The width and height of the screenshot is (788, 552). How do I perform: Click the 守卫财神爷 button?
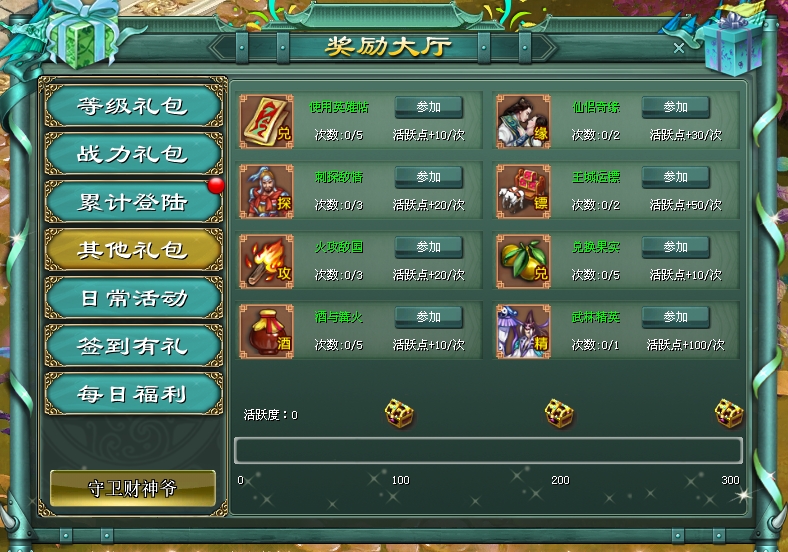click(x=133, y=489)
